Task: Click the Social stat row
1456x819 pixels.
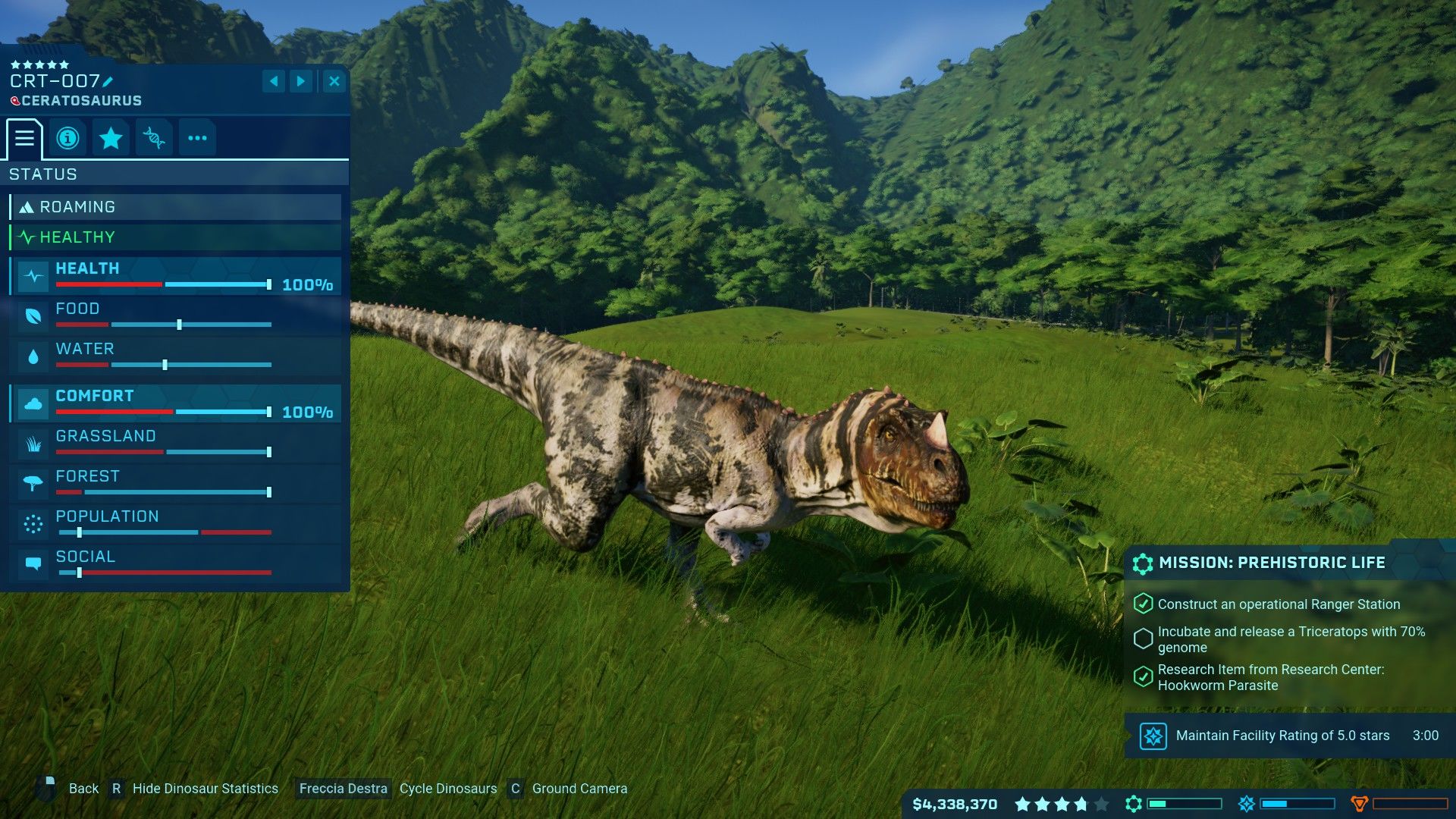Action: coord(175,564)
